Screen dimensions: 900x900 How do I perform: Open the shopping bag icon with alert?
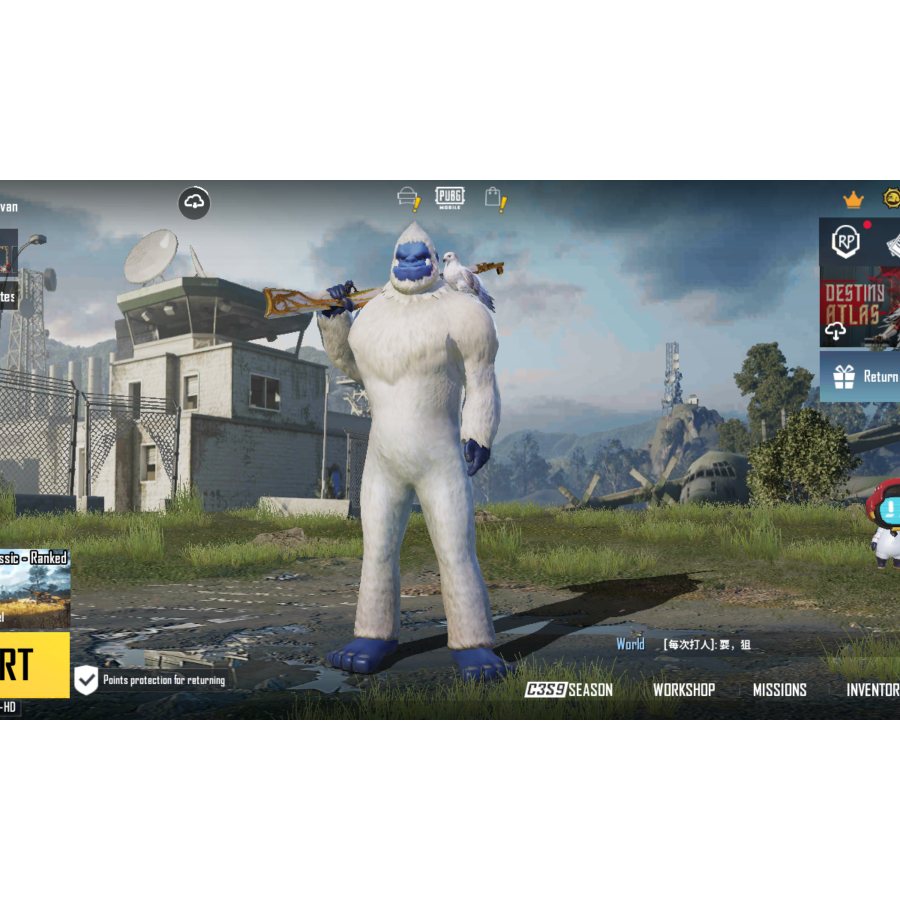495,198
